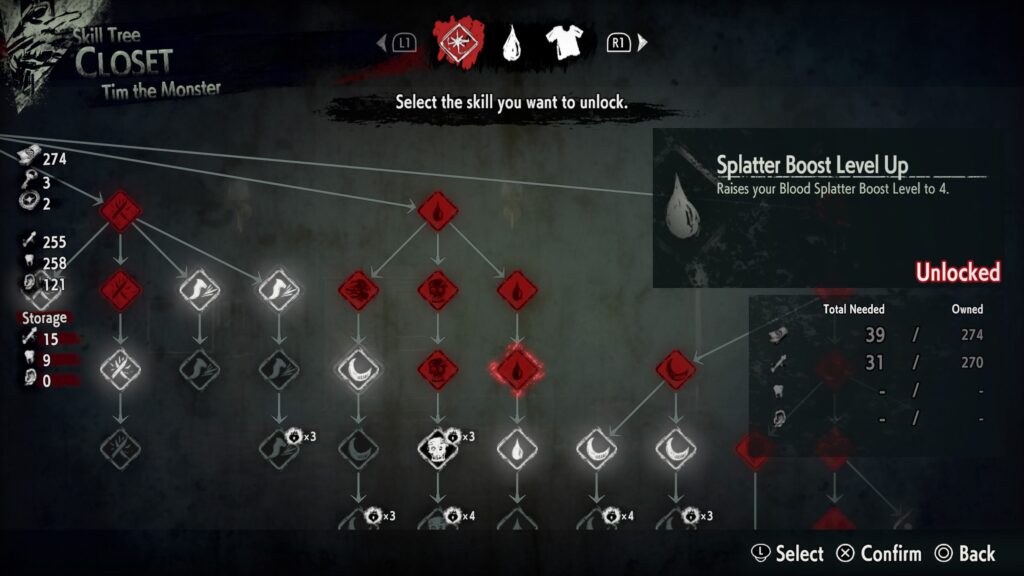1024x576 pixels.
Task: Pick the red crescent moon skill node
Action: [676, 370]
